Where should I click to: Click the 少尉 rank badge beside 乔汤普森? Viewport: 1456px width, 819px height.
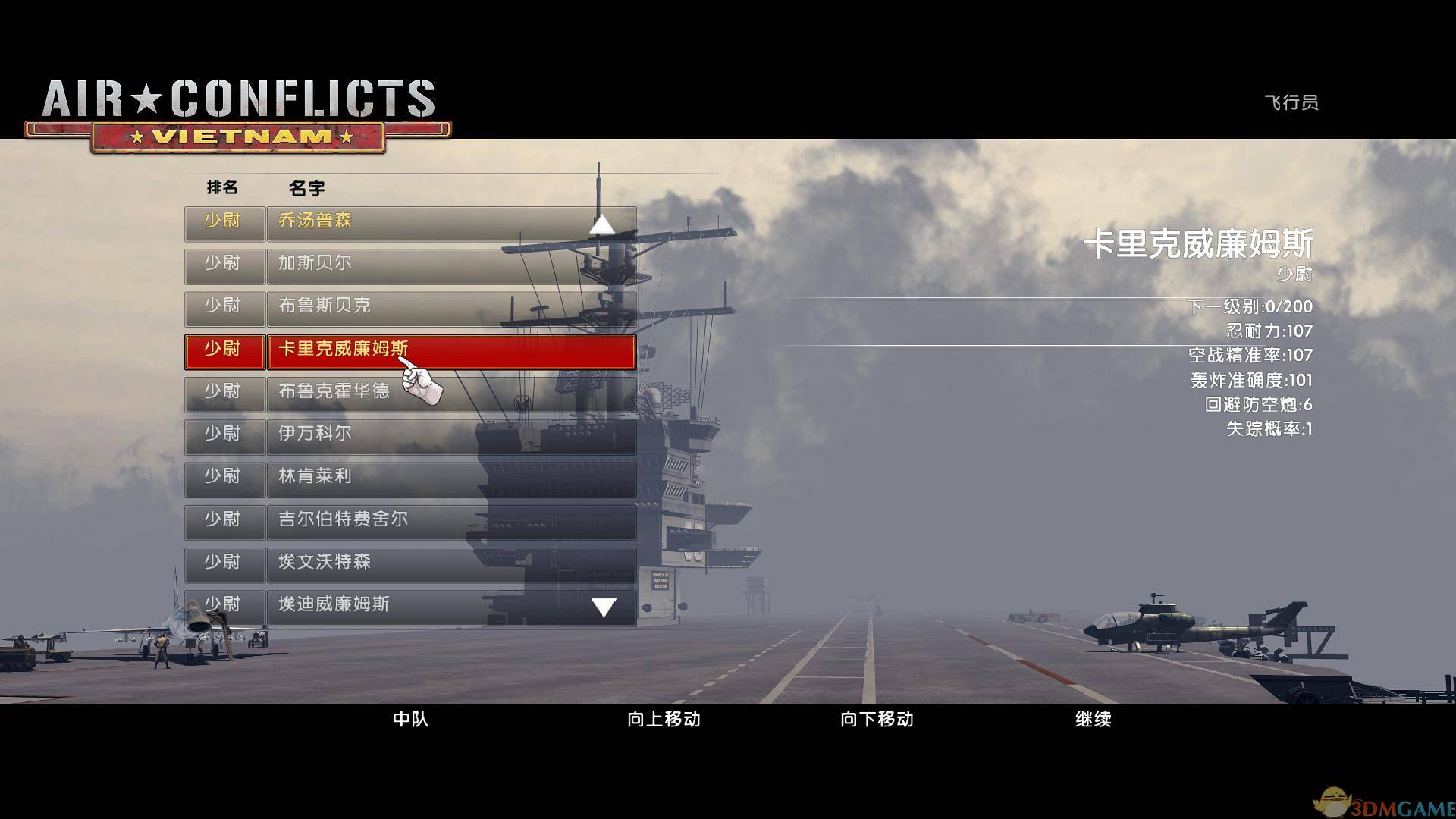tap(224, 221)
